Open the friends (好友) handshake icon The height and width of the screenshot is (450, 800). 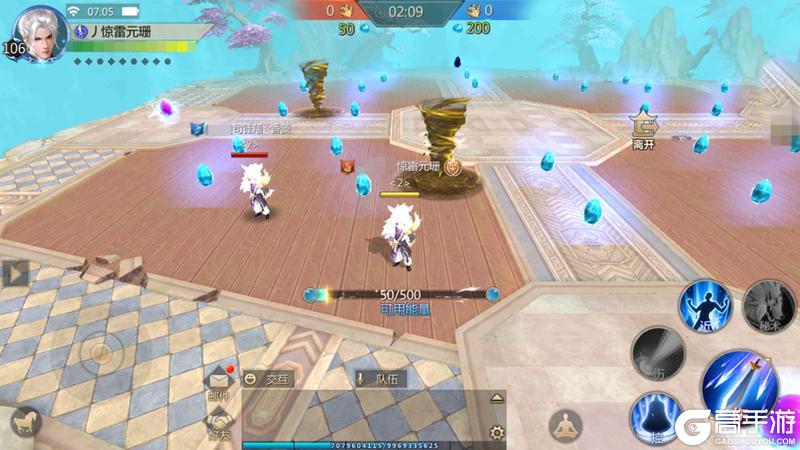coord(220,423)
